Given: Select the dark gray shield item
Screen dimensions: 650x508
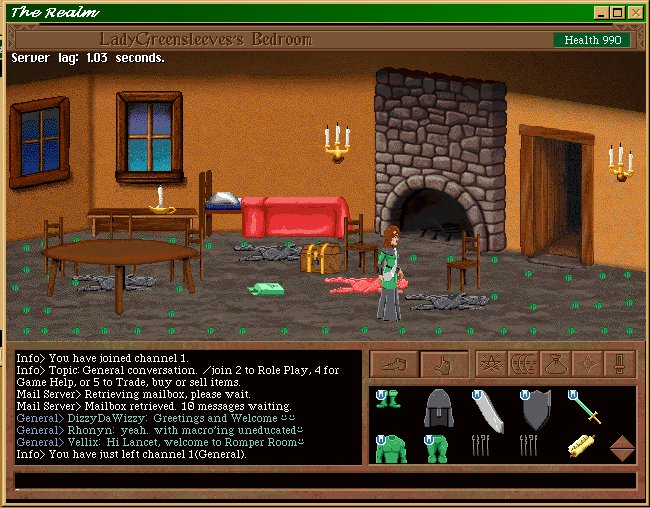Looking at the screenshot, I should 535,409.
